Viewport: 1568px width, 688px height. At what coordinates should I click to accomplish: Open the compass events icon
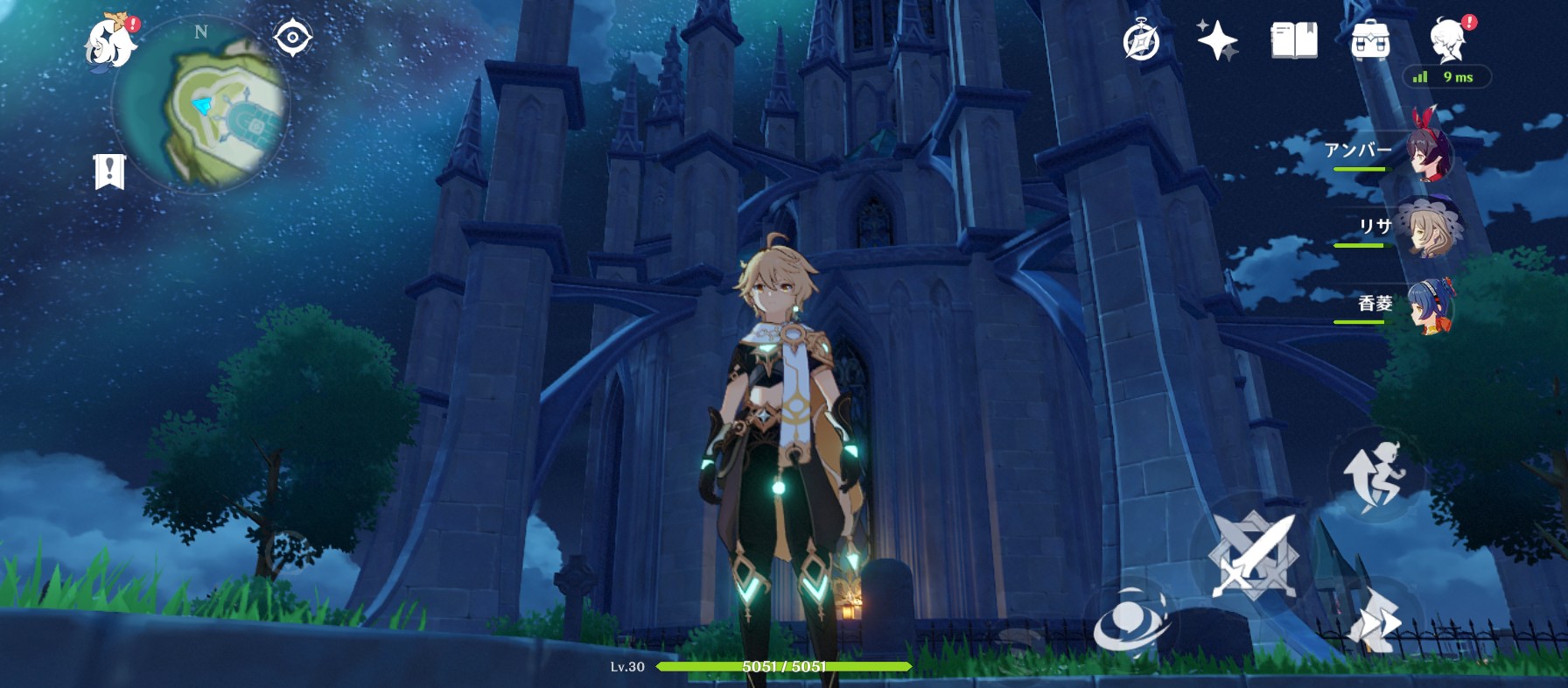click(x=1141, y=41)
